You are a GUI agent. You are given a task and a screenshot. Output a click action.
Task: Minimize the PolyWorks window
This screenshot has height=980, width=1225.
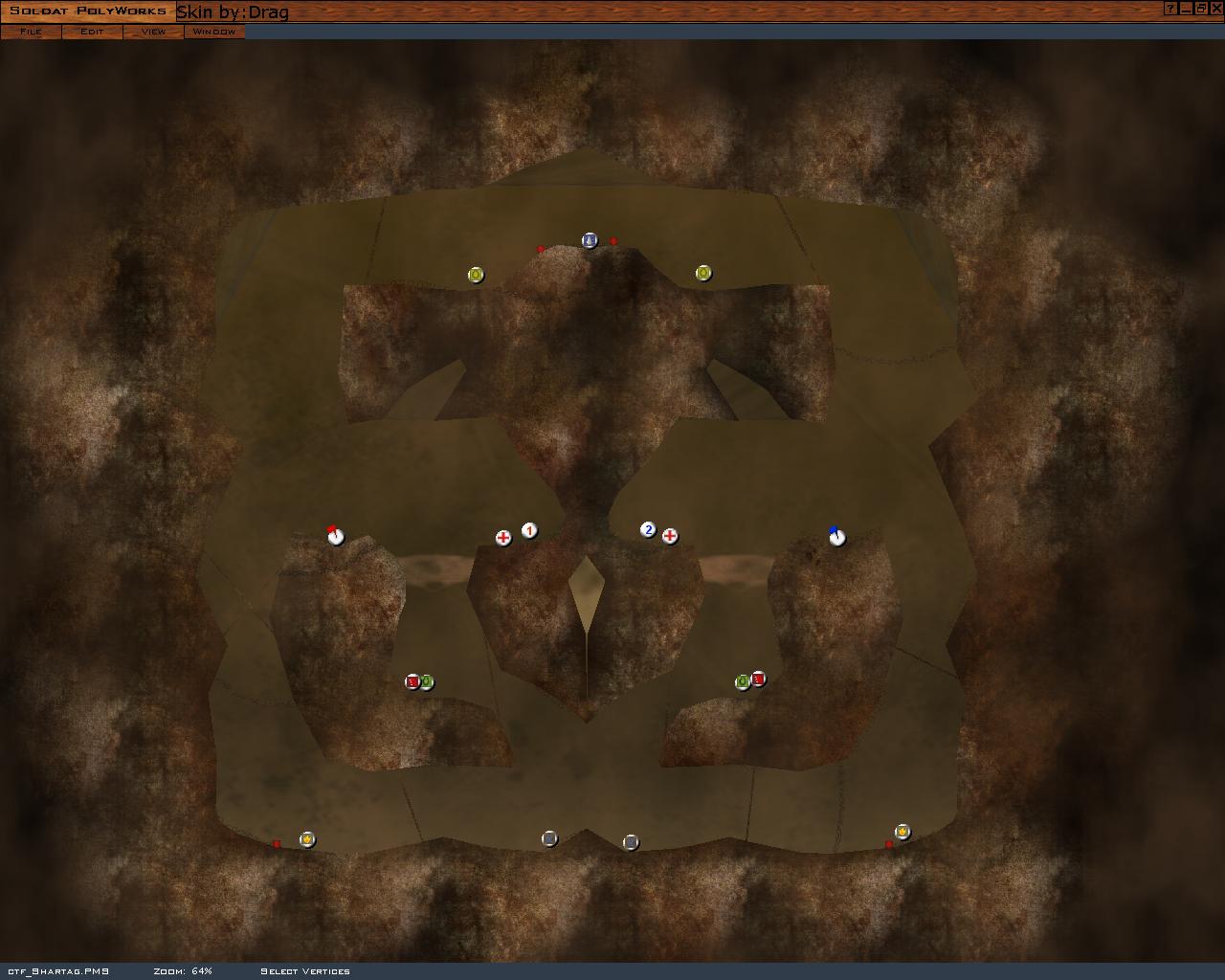point(1186,9)
